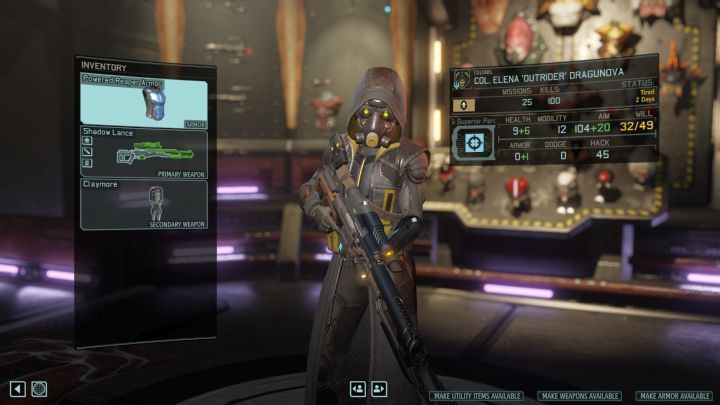Click Make Armor Available button
This screenshot has width=720, height=405.
pyautogui.click(x=675, y=396)
